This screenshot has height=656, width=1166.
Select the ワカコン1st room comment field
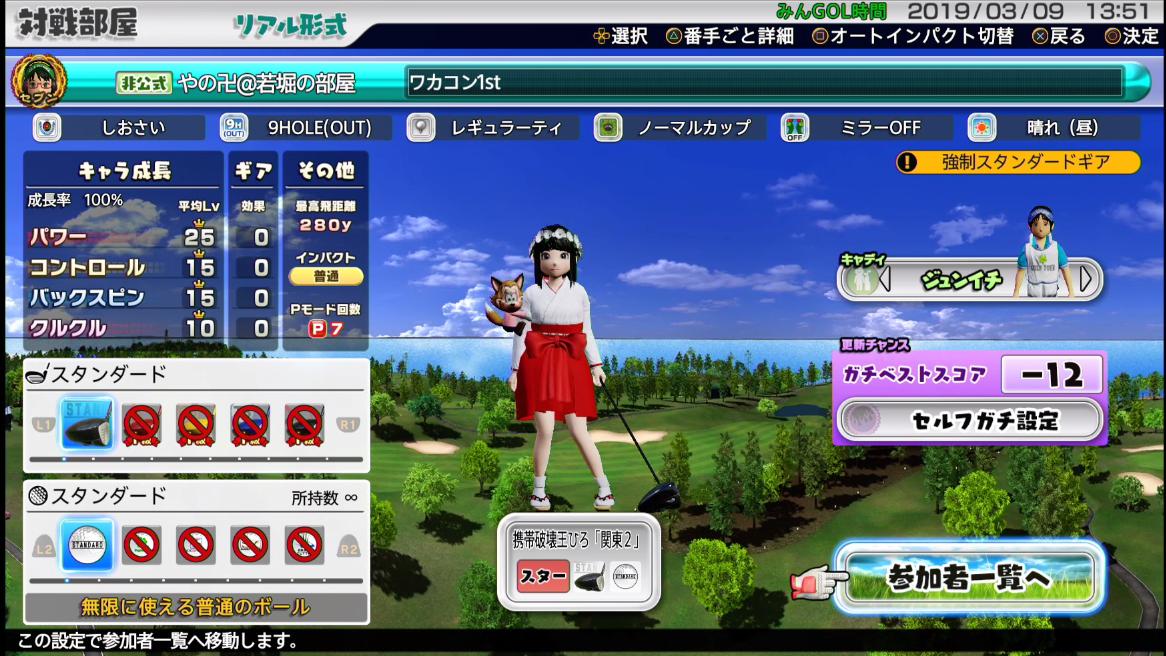coord(765,82)
